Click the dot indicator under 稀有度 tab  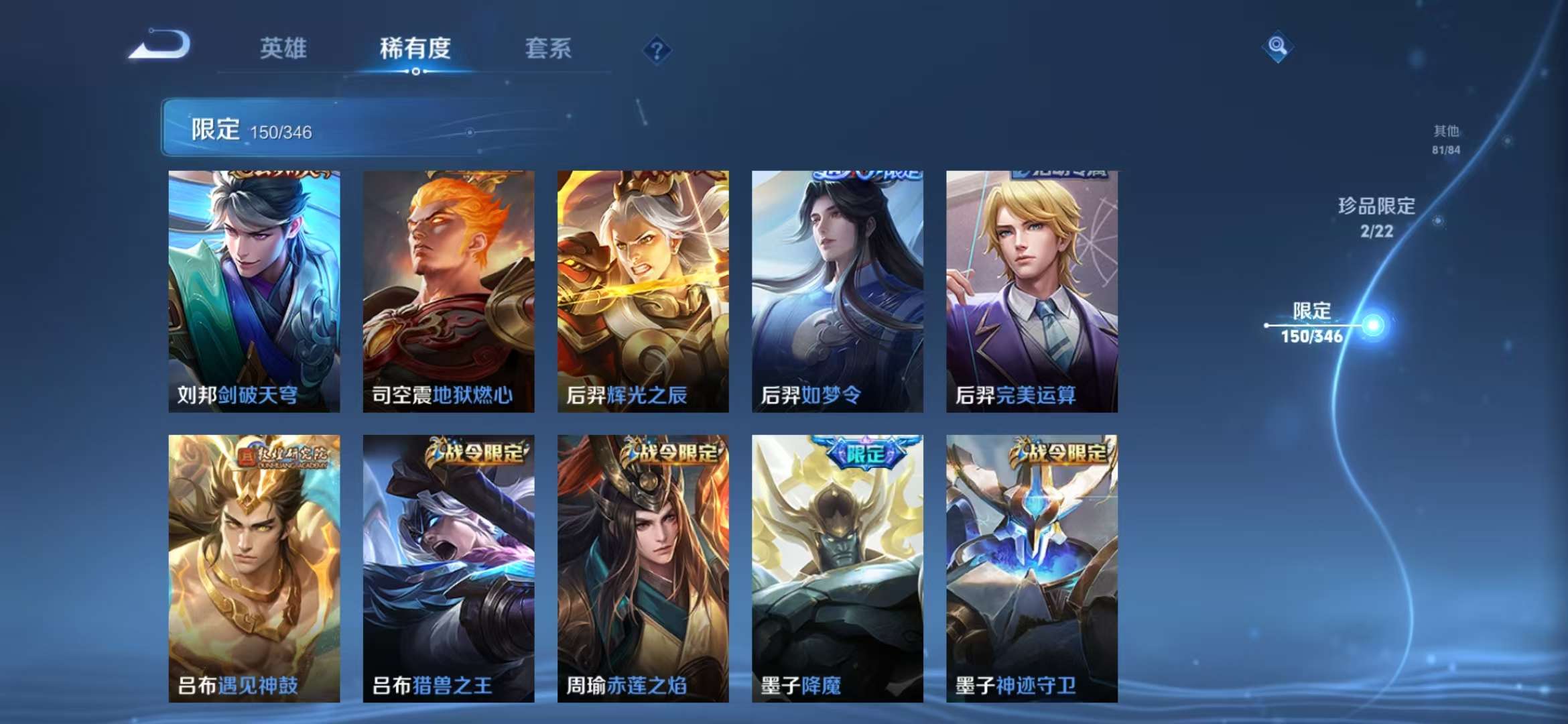point(415,72)
